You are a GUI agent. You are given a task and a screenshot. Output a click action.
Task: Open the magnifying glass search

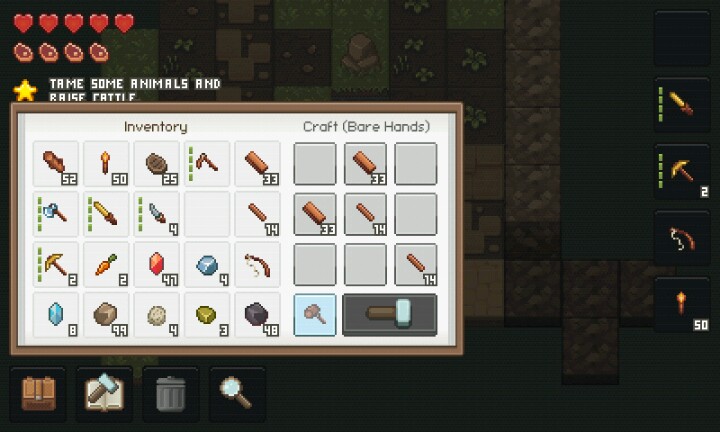237,393
